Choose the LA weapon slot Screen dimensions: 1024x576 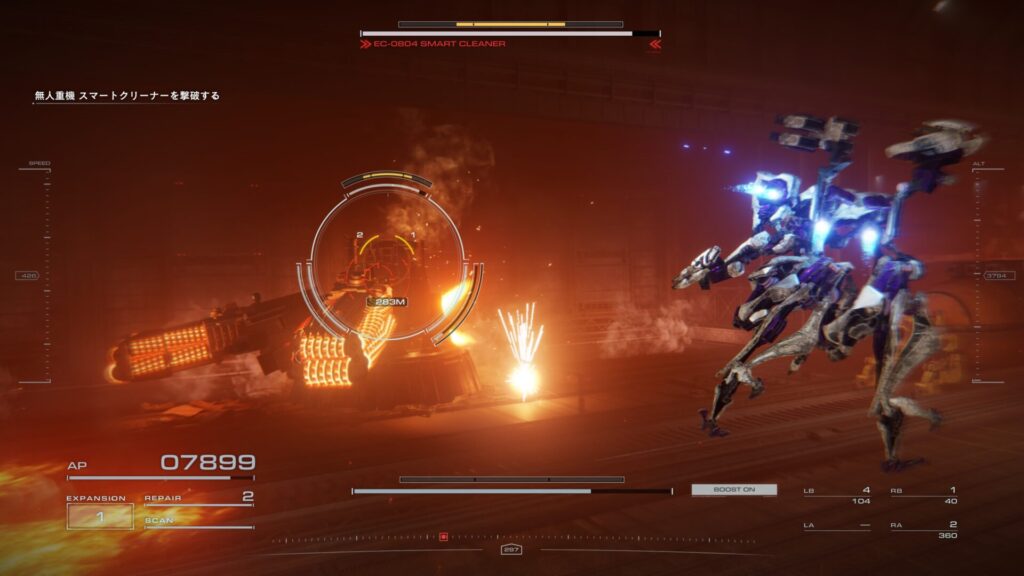[x=836, y=525]
